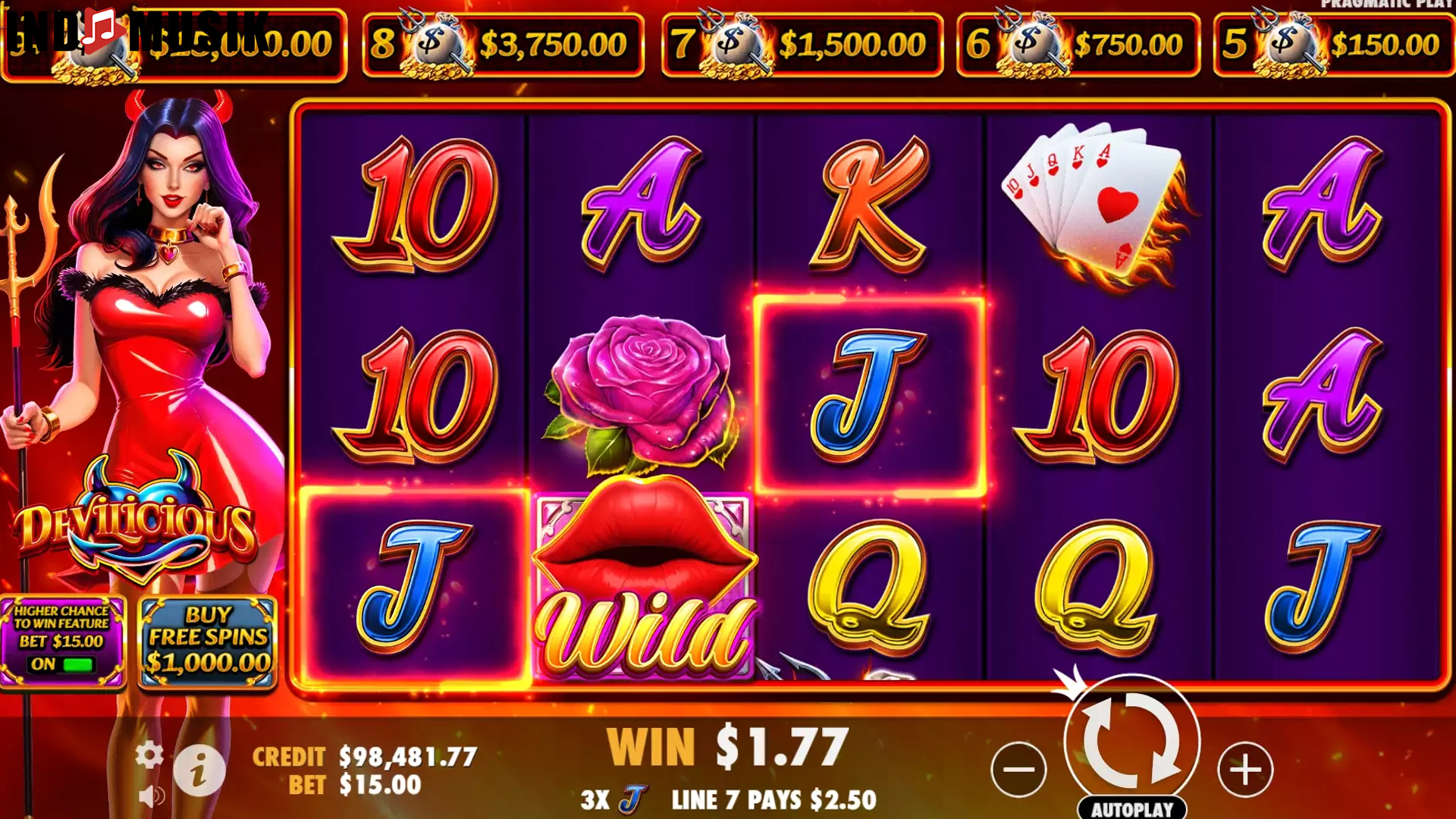This screenshot has height=819, width=1456.
Task: Show the game info paytable
Action: pyautogui.click(x=199, y=770)
